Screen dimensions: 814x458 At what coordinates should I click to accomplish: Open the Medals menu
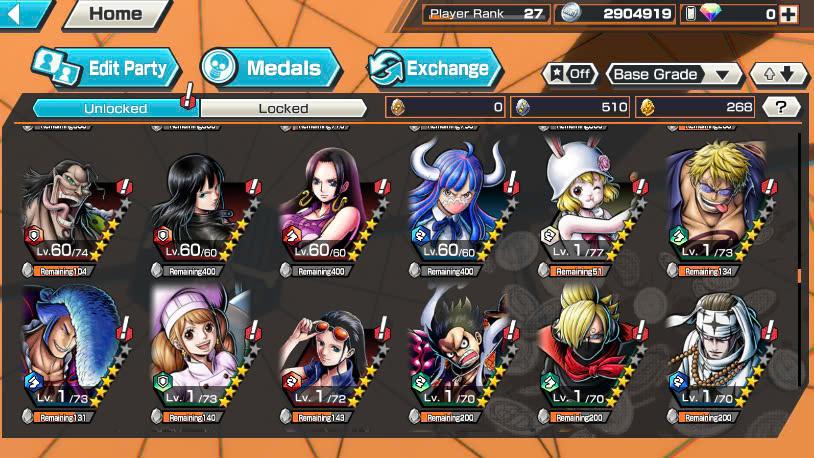tap(270, 68)
